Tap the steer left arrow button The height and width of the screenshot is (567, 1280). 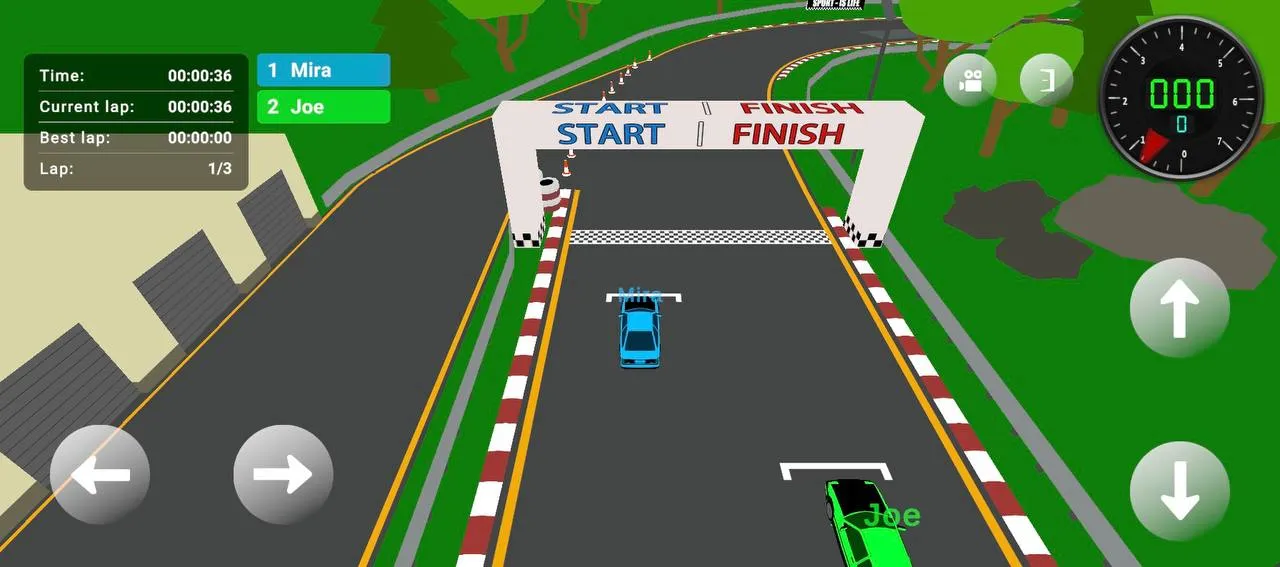[100, 474]
